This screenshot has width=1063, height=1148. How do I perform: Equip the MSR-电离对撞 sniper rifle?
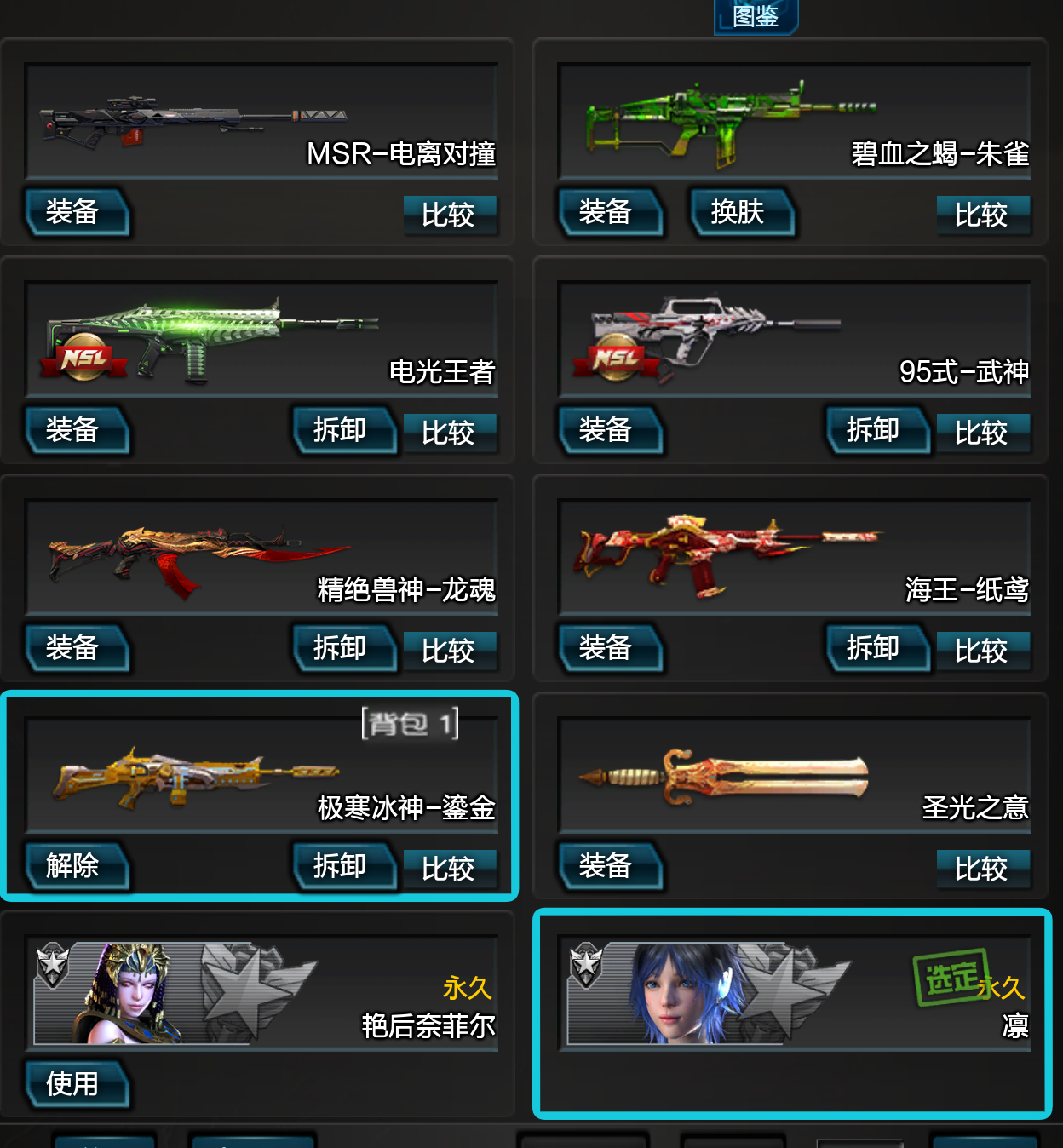74,212
